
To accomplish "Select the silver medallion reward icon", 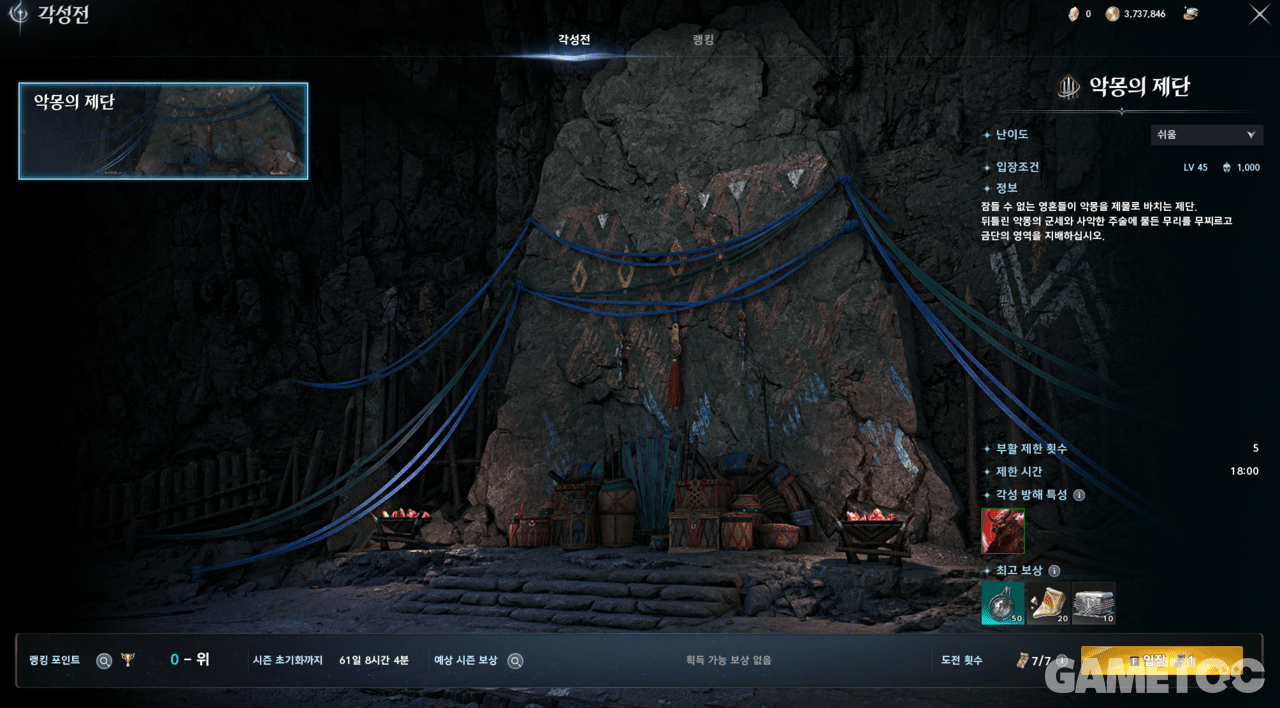I will pyautogui.click(x=1003, y=603).
